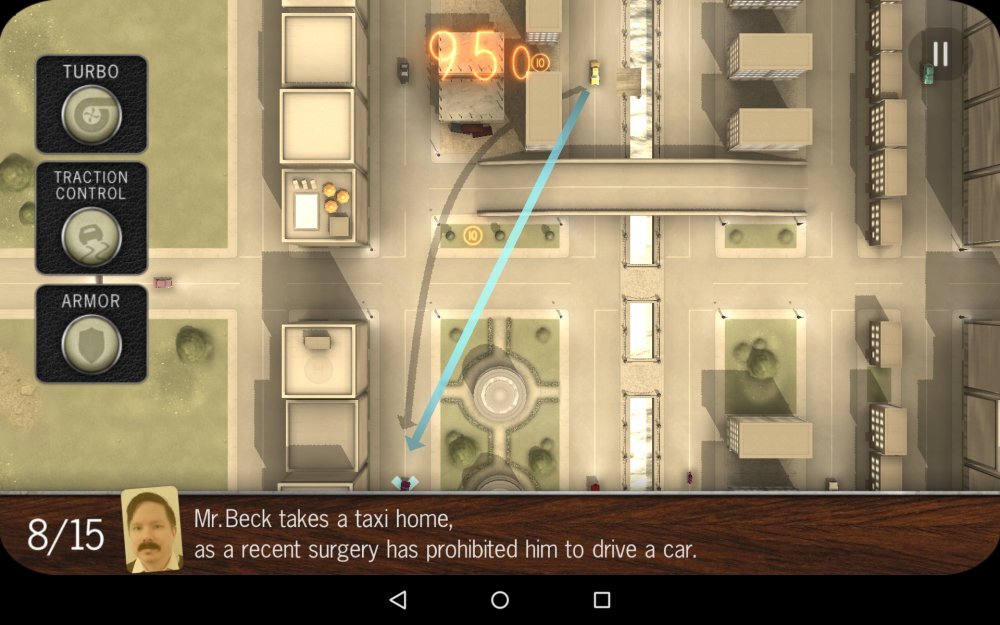Open Android recent apps
This screenshot has height=625, width=1000.
tap(602, 600)
